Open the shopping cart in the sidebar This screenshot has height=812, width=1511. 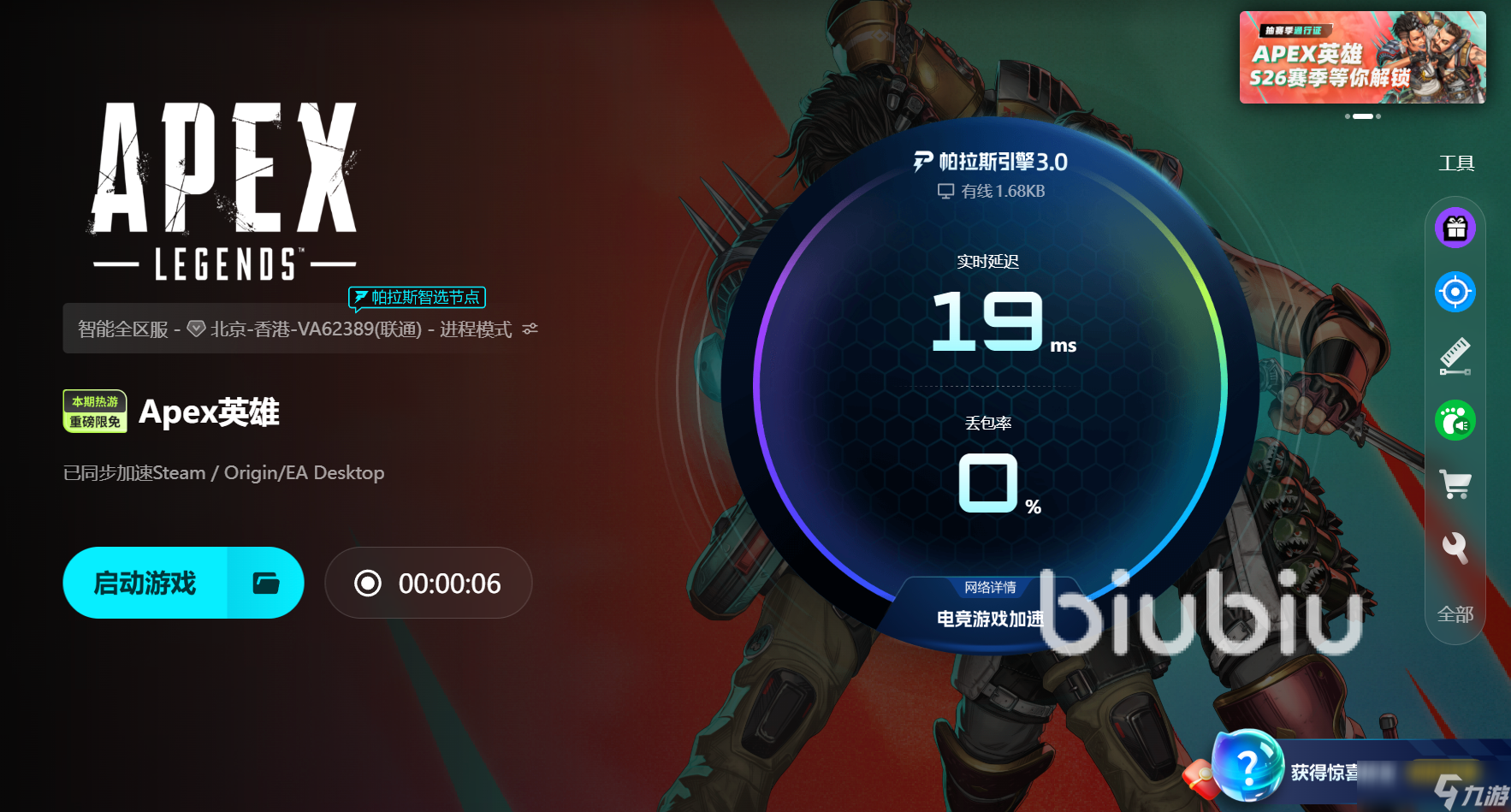1455,483
